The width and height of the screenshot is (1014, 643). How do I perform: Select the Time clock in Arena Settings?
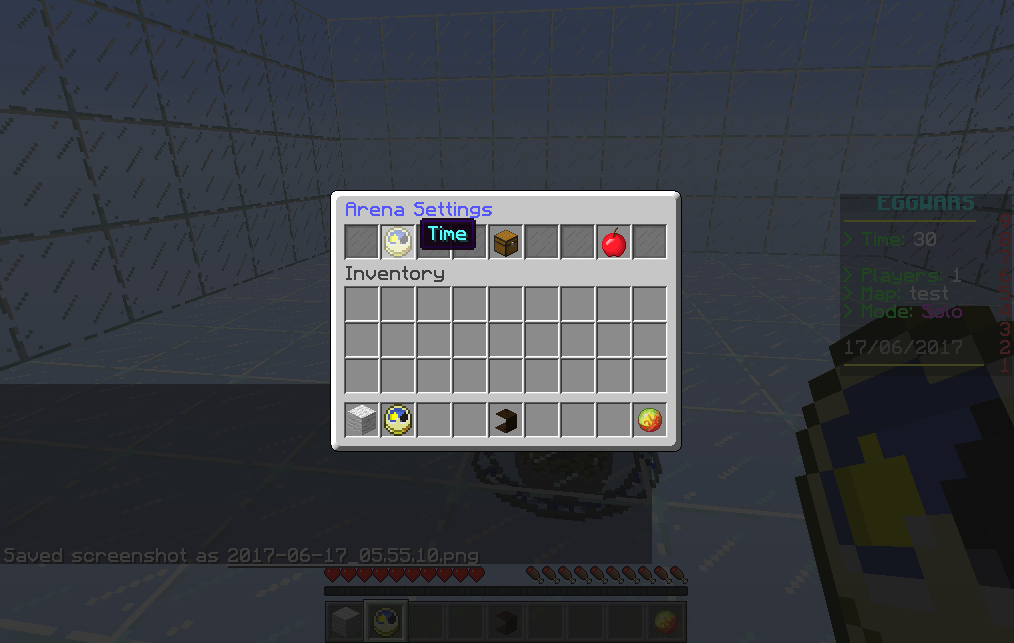click(398, 241)
